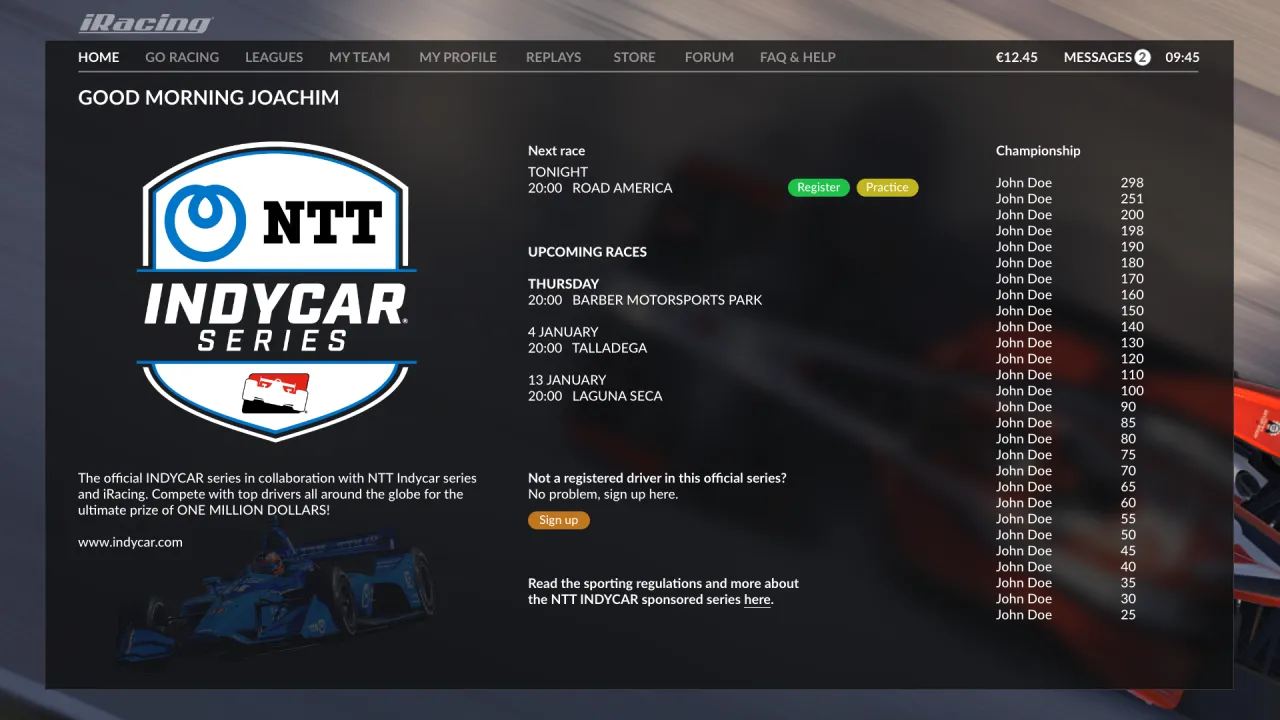1280x720 pixels.
Task: Visit the Forum tab
Action: click(x=709, y=57)
